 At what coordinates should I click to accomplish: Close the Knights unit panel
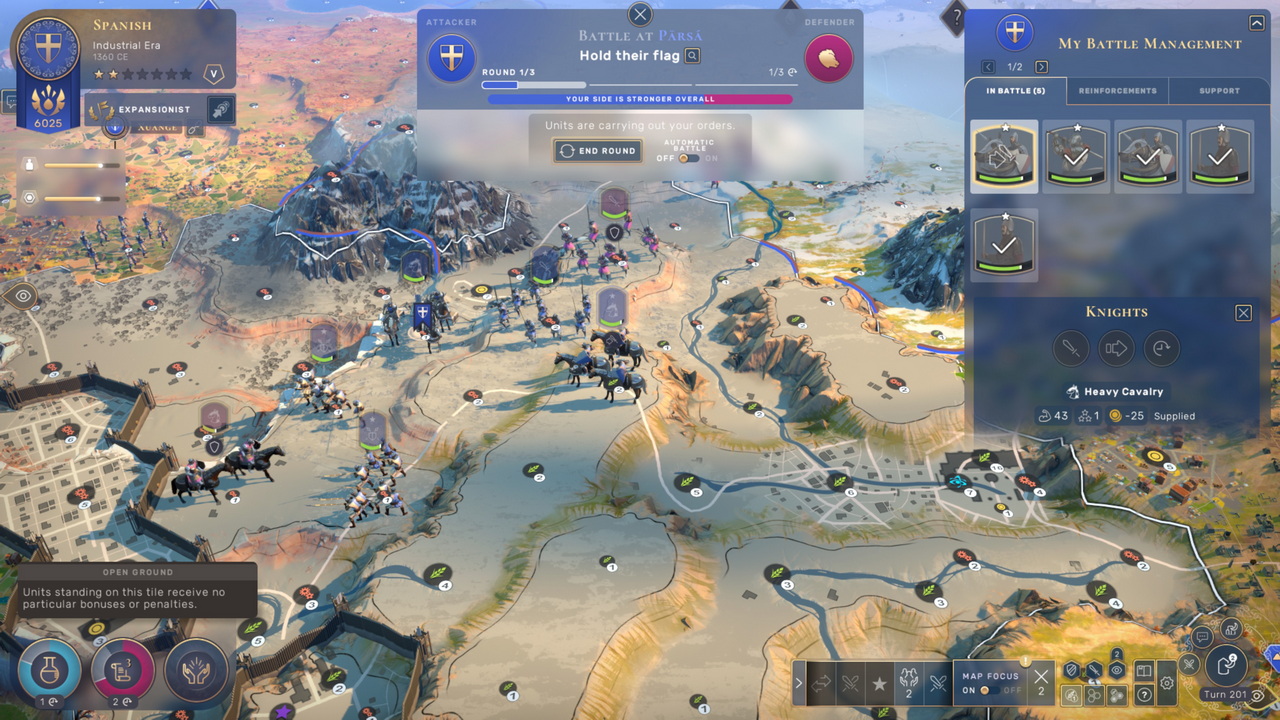1243,313
